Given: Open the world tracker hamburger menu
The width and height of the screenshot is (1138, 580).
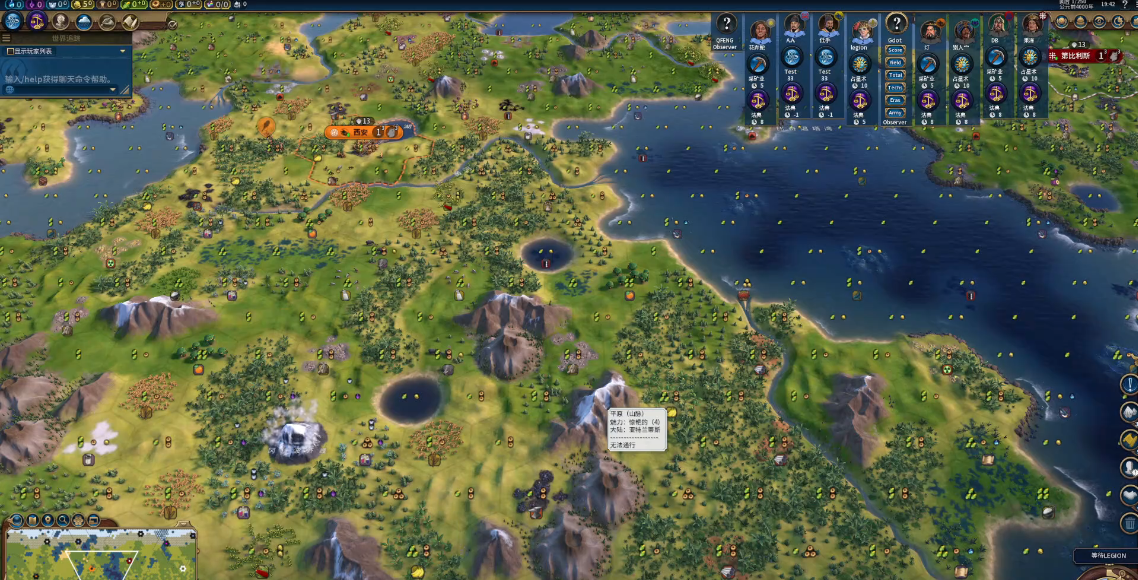Looking at the screenshot, I should click(x=8, y=38).
